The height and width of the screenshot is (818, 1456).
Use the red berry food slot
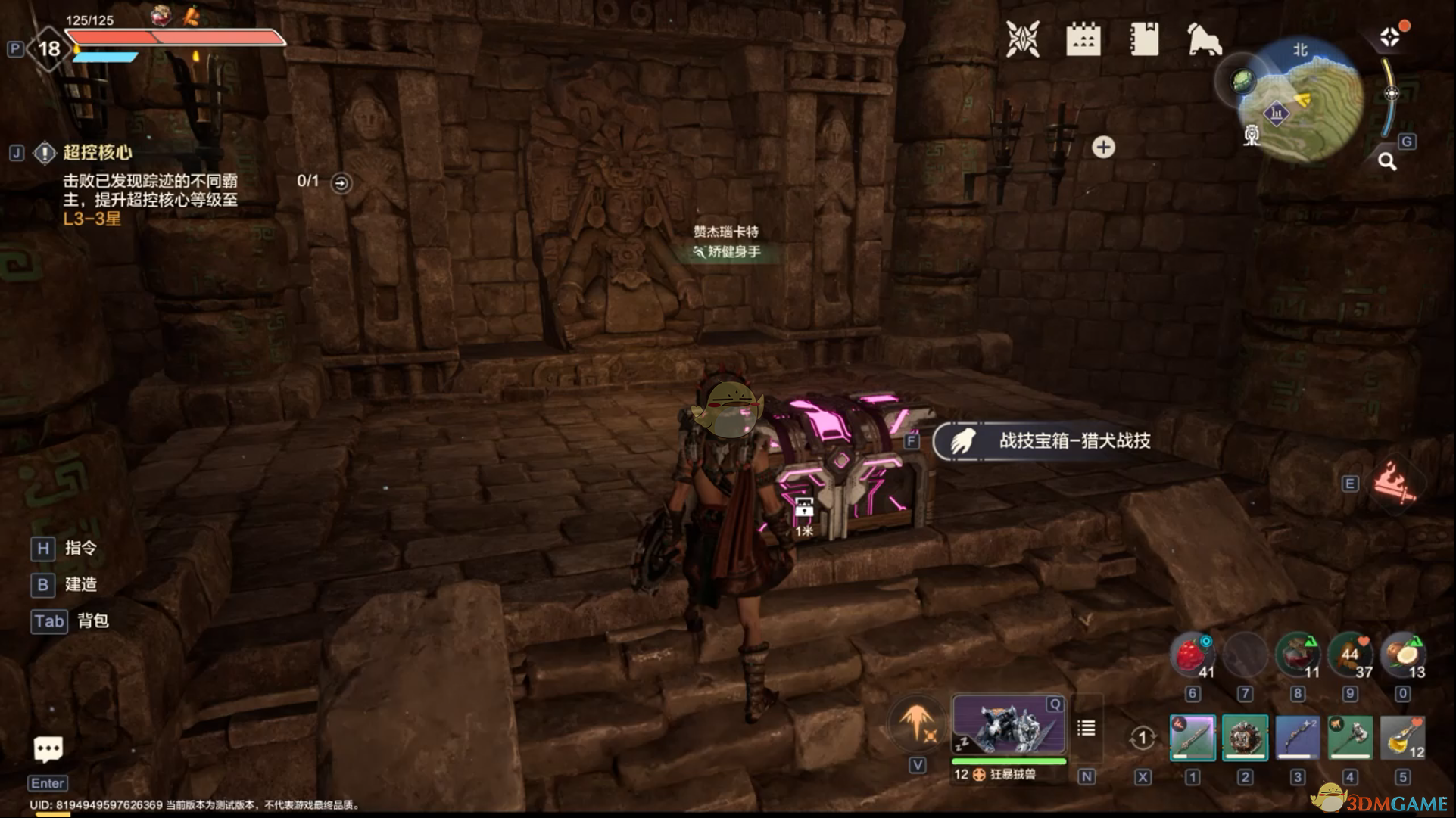pyautogui.click(x=1193, y=655)
